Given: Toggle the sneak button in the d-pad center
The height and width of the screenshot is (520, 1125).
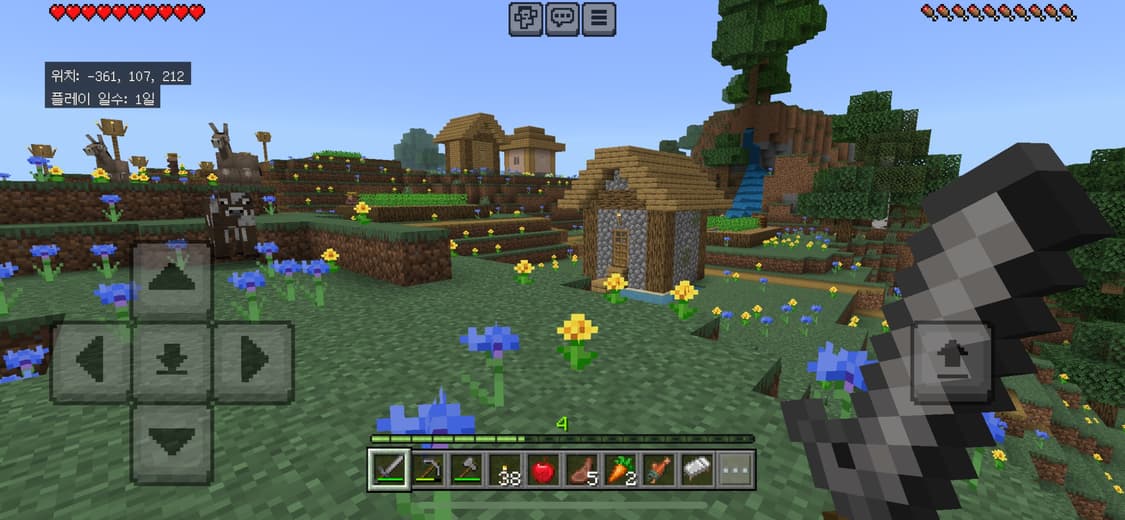Looking at the screenshot, I should [172, 361].
